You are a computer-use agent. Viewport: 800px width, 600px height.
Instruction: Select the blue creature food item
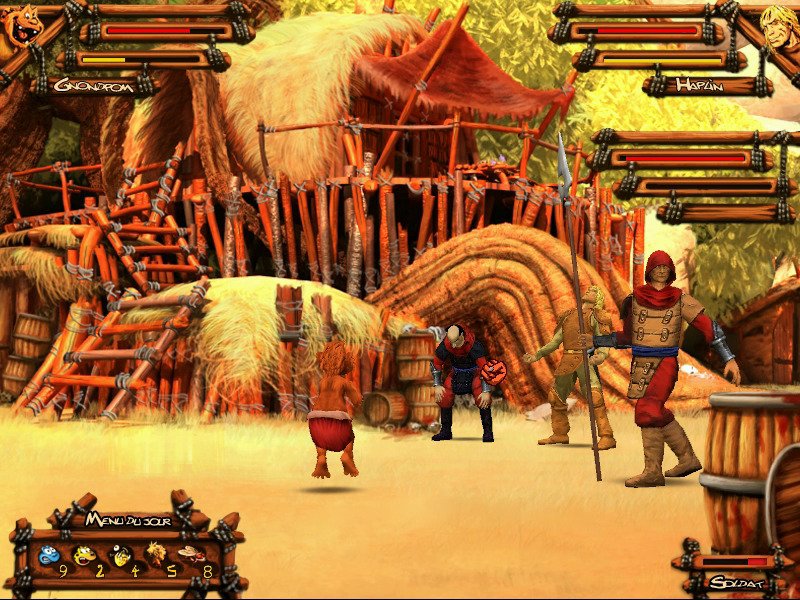tap(48, 555)
